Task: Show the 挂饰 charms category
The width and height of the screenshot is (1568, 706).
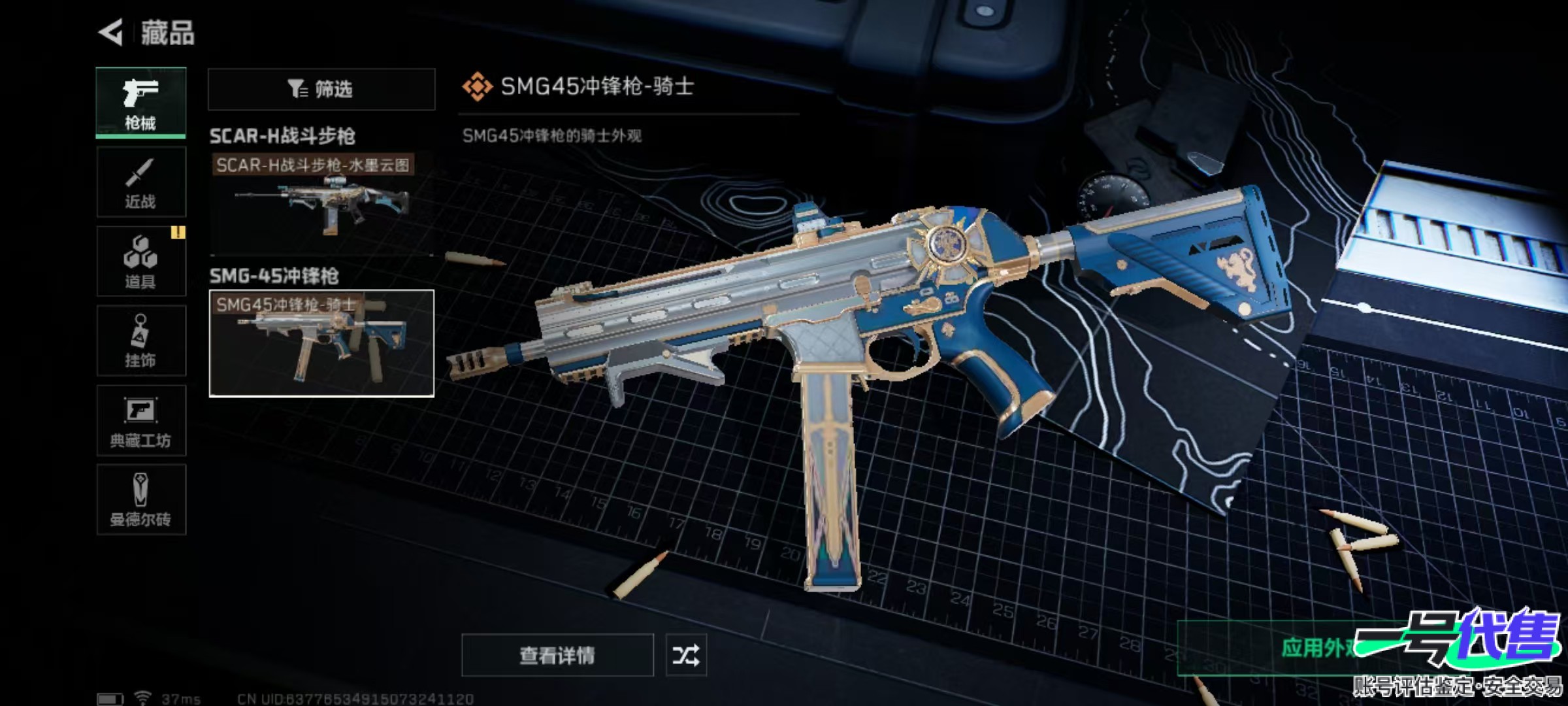Action: coord(141,341)
